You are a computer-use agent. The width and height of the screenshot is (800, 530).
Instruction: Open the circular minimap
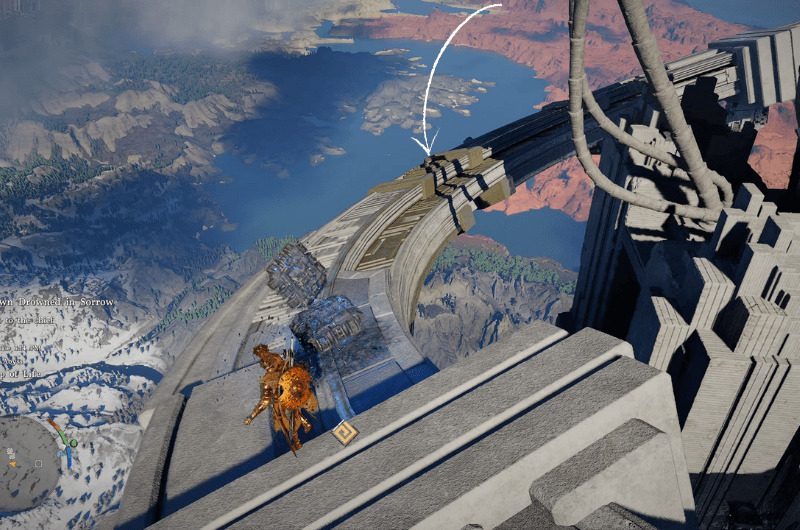(30, 462)
